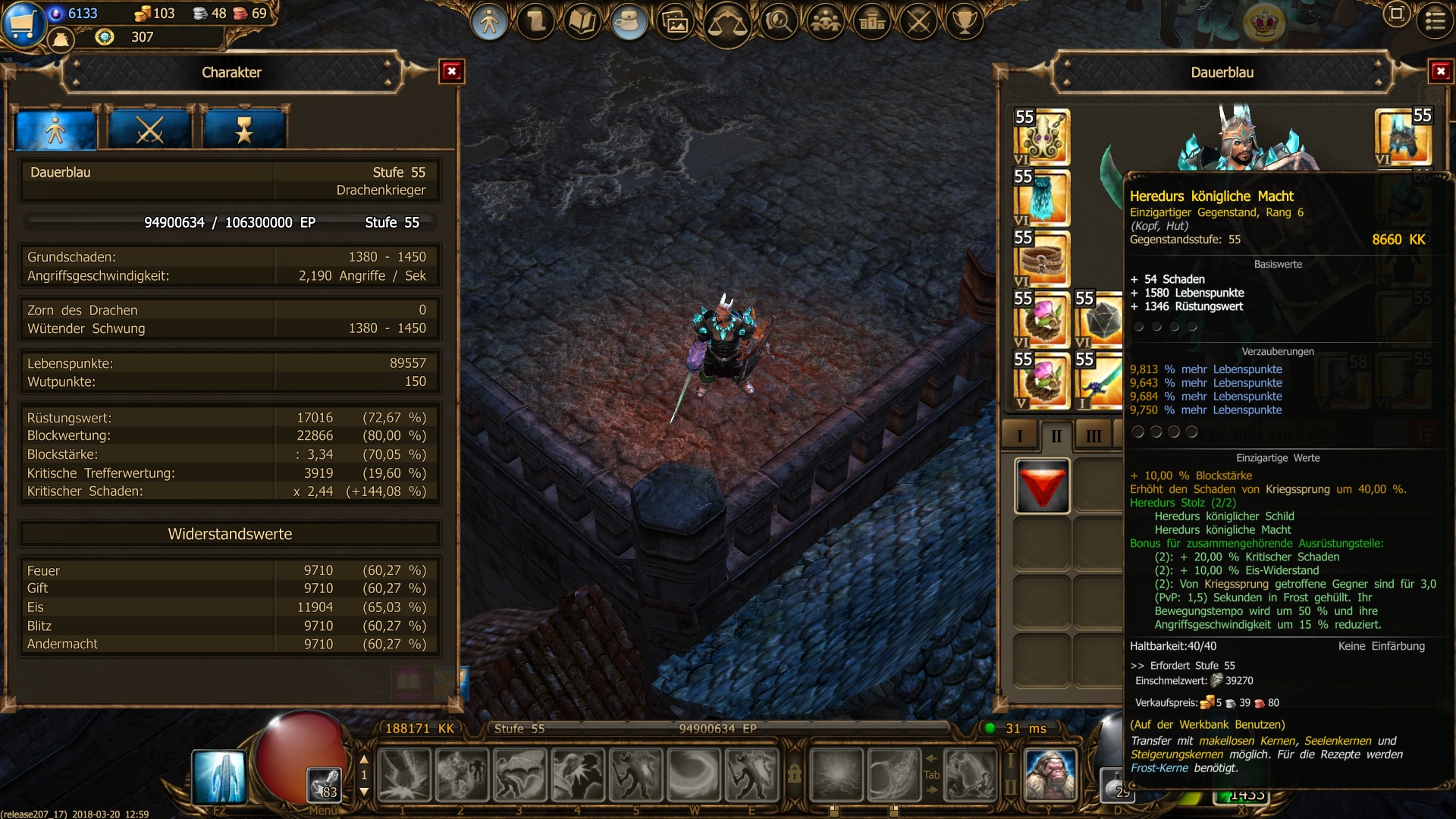
Task: Open the three-people guild toolbar icon
Action: point(825,23)
